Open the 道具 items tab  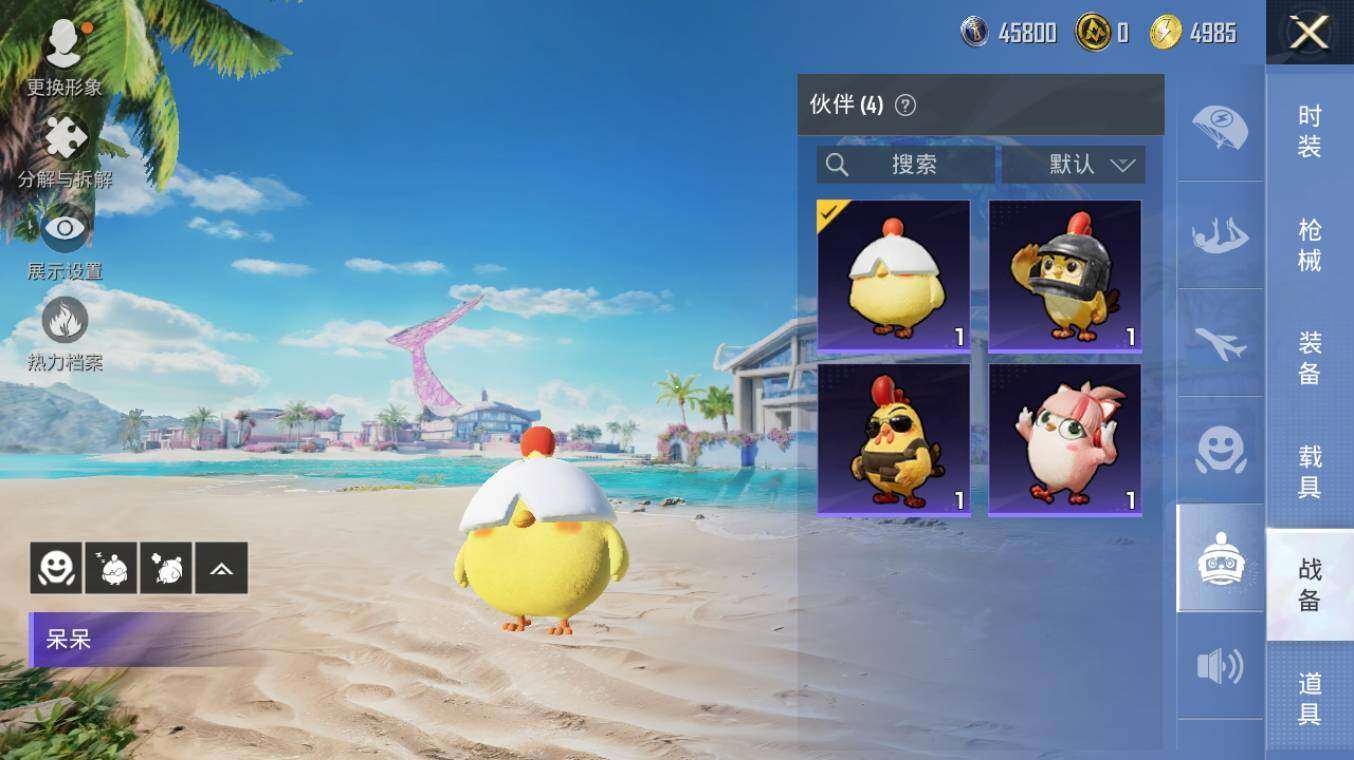pyautogui.click(x=1309, y=698)
